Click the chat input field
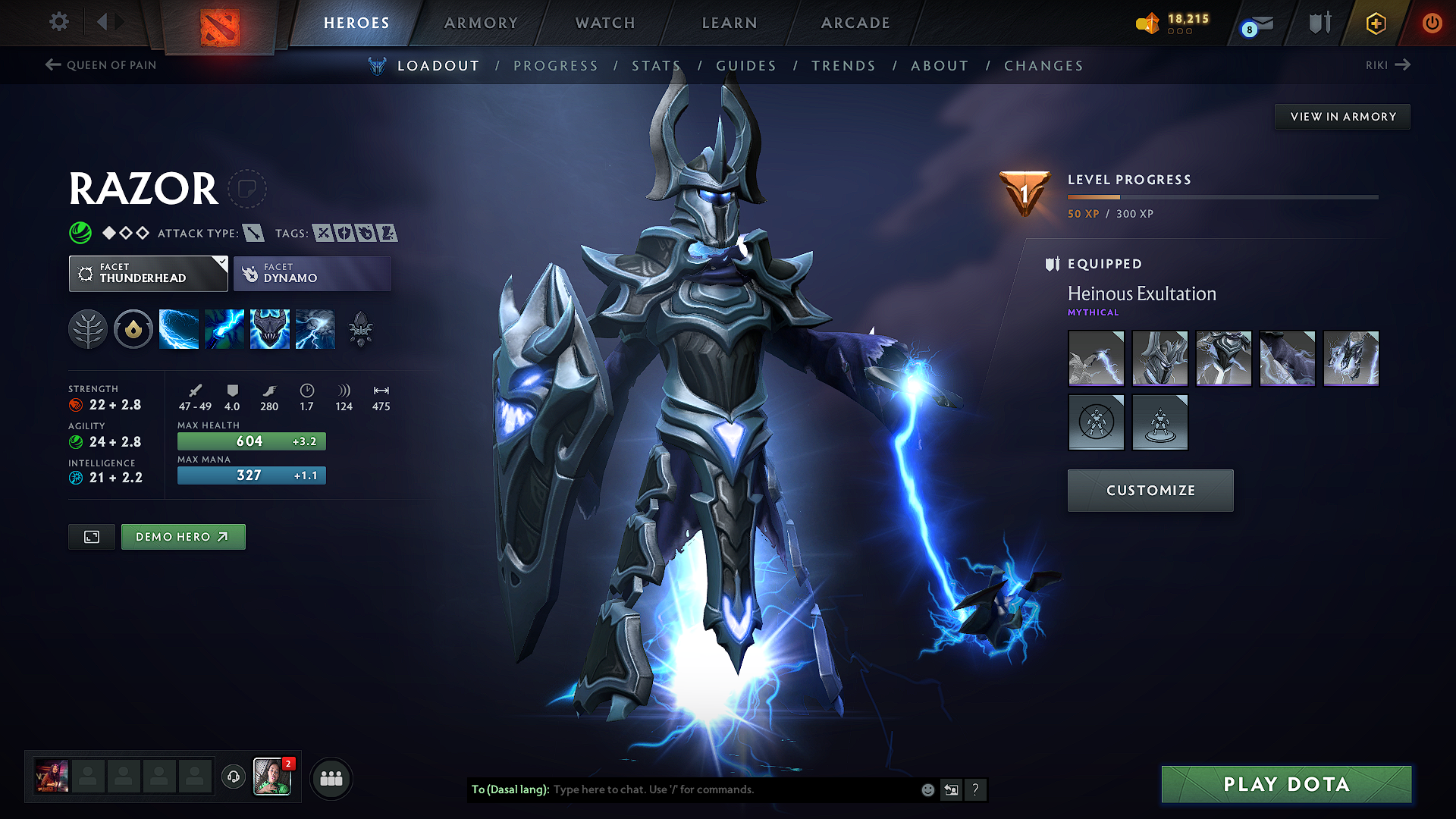 720,789
